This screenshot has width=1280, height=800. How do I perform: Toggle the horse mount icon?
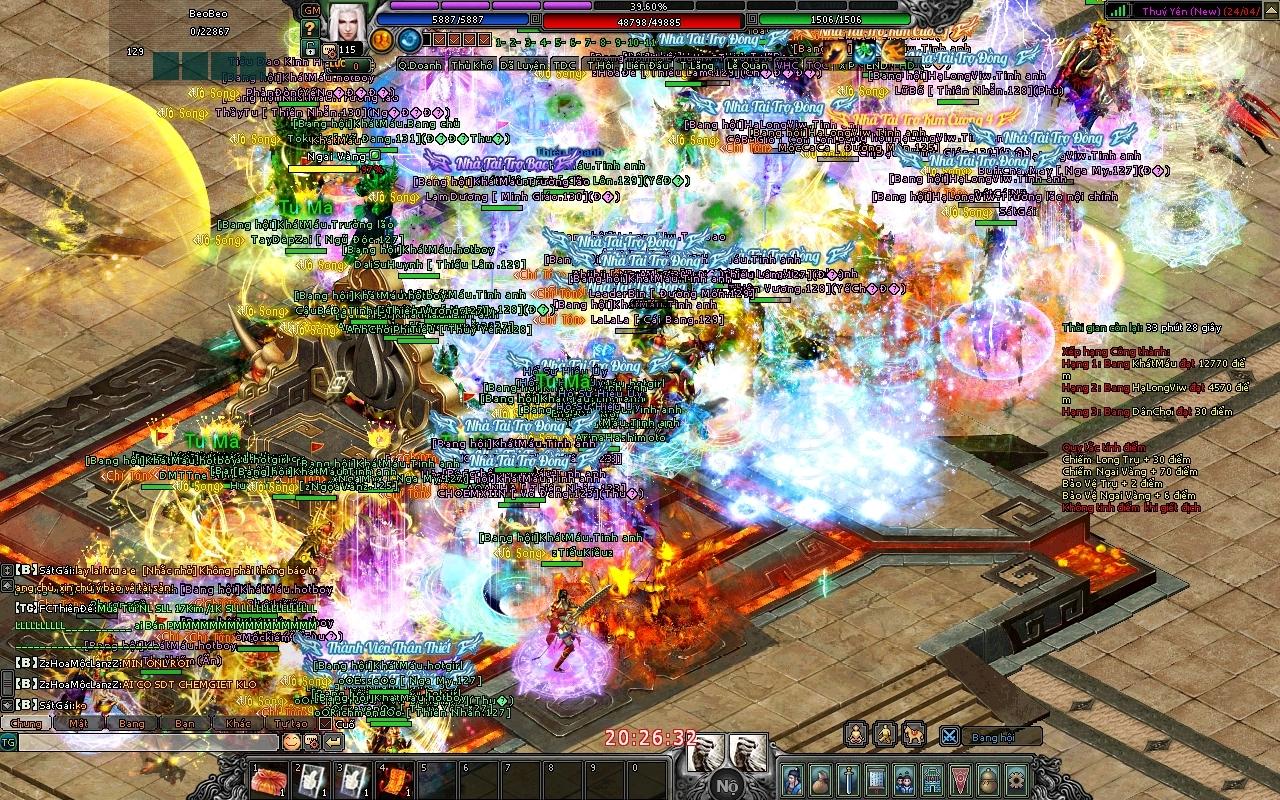click(913, 736)
